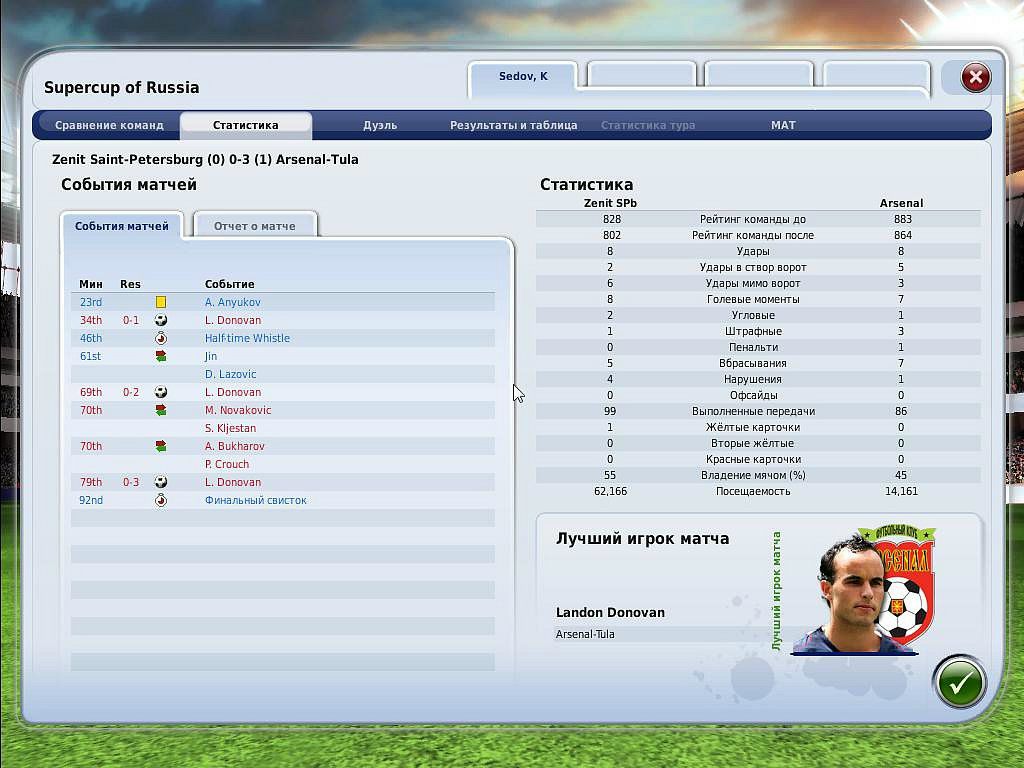Select the МАТ tab
This screenshot has width=1024, height=768.
[x=783, y=125]
